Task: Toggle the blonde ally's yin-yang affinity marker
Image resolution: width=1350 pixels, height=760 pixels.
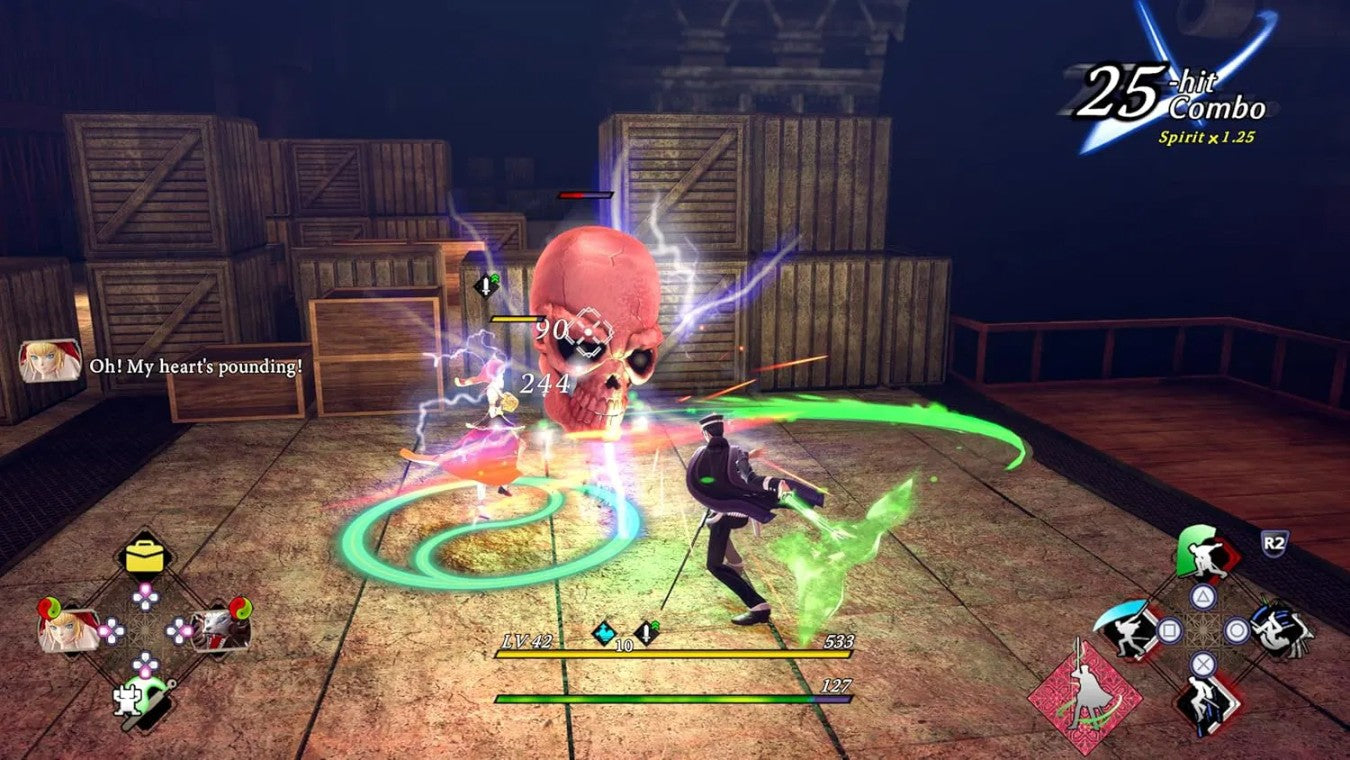Action: click(x=49, y=610)
